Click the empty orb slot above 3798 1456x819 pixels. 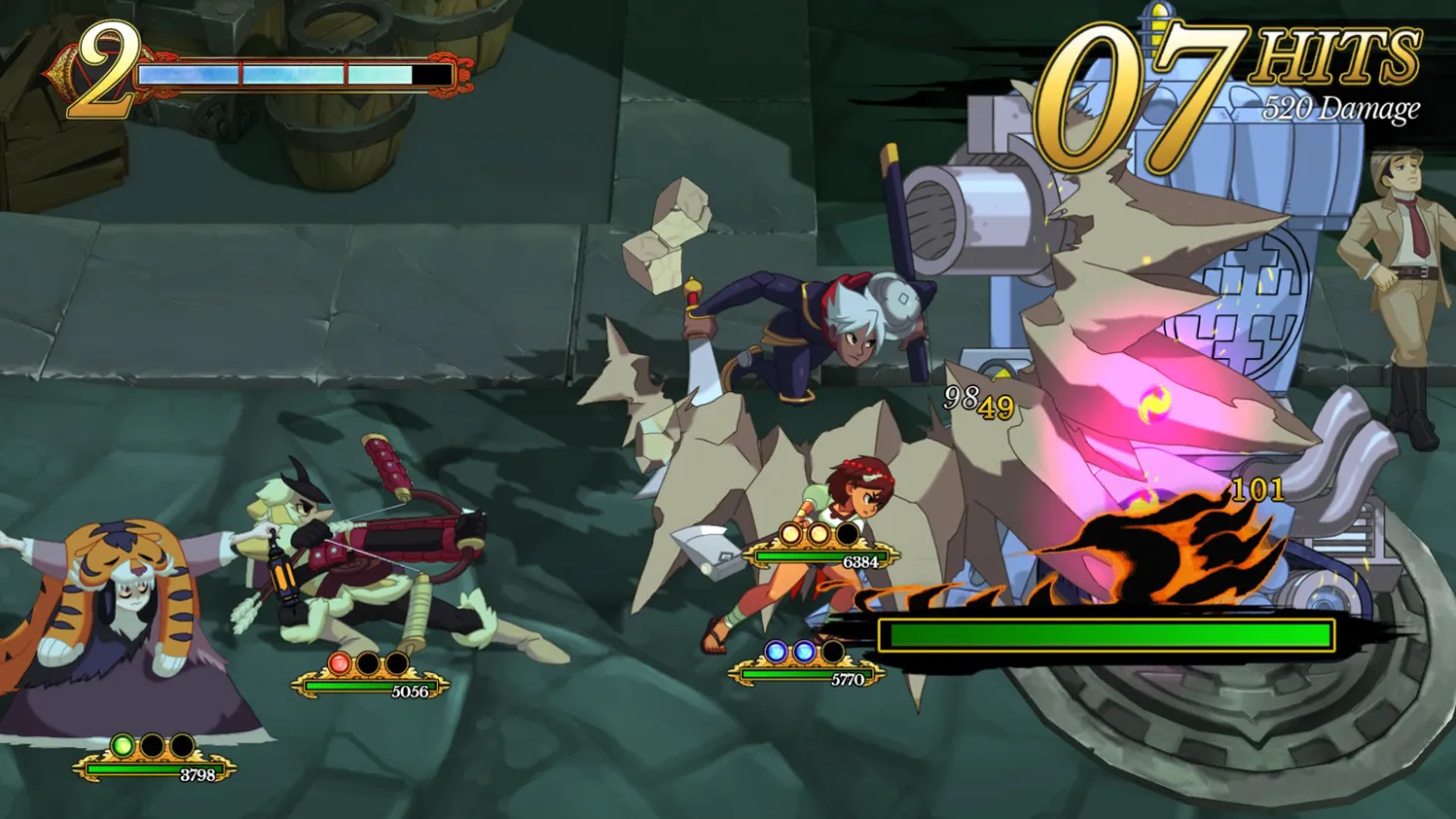[x=151, y=746]
